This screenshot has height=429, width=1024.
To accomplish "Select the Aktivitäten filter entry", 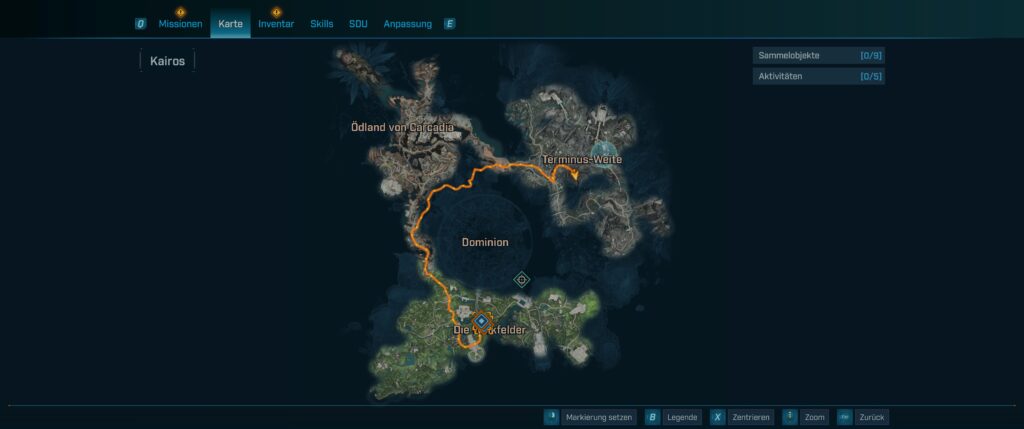I will (x=818, y=76).
